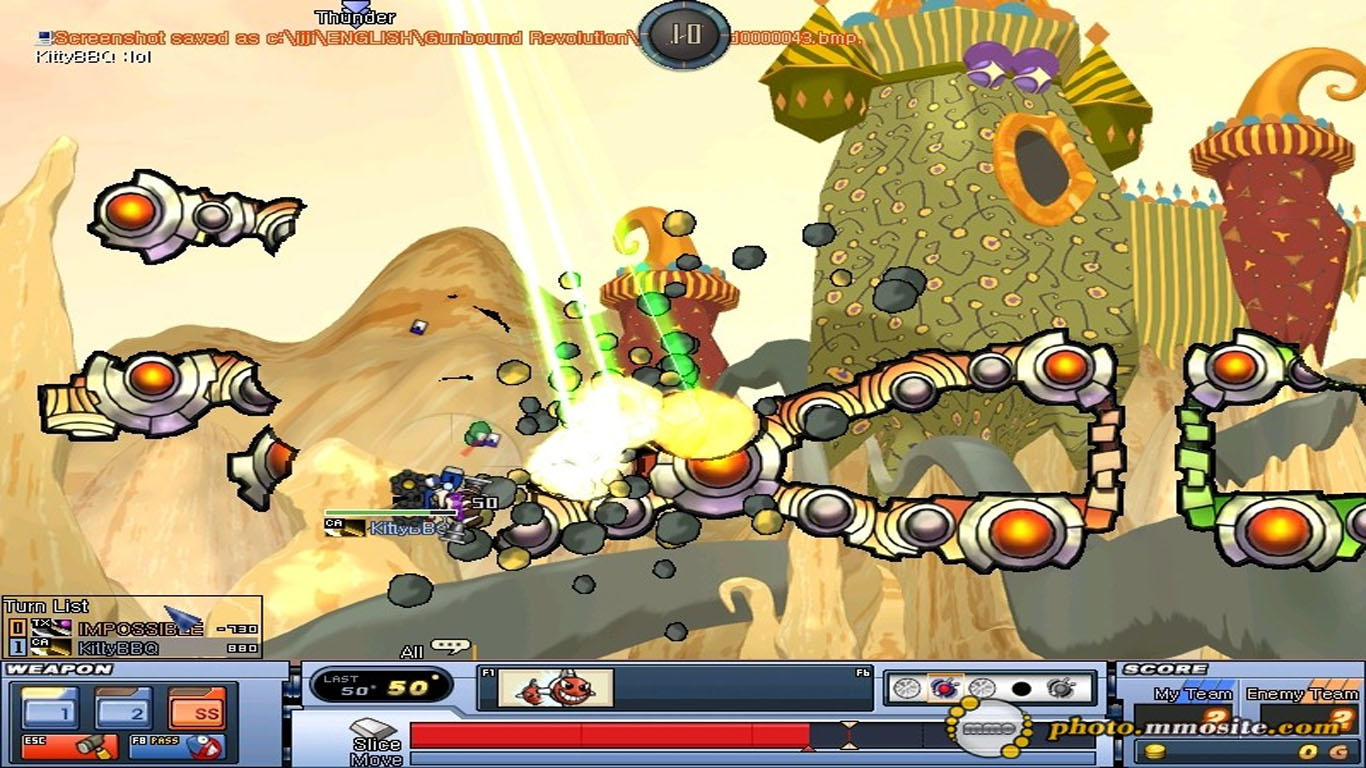Switch chat target from All mode

(413, 648)
